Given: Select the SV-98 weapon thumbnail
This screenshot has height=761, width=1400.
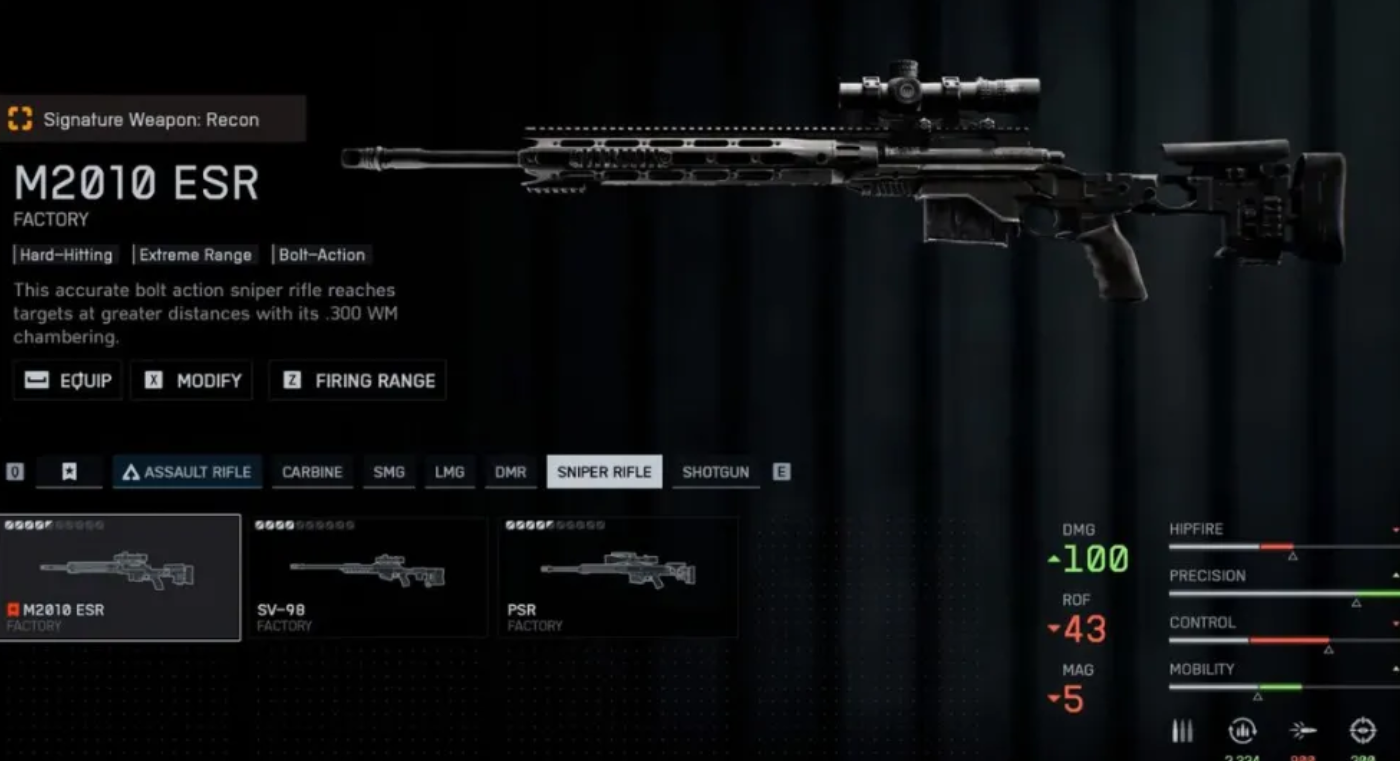Looking at the screenshot, I should pyautogui.click(x=369, y=577).
